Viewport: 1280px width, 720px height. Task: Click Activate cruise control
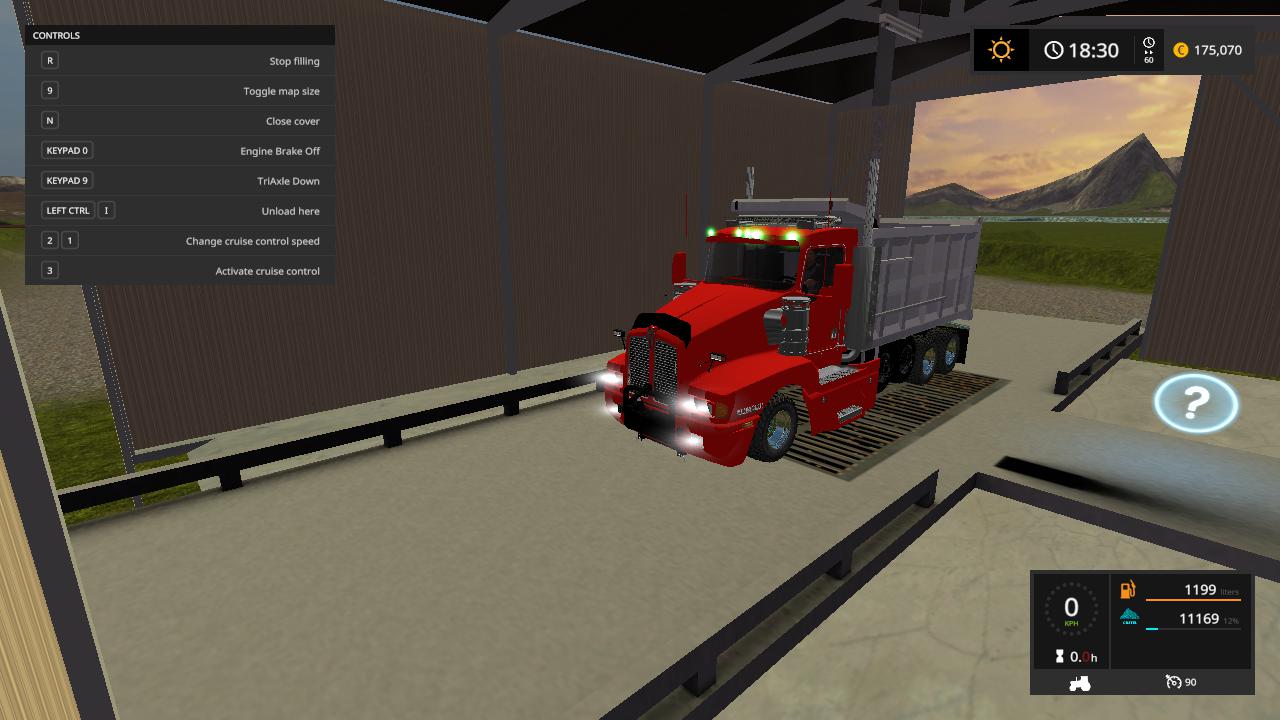(x=180, y=270)
